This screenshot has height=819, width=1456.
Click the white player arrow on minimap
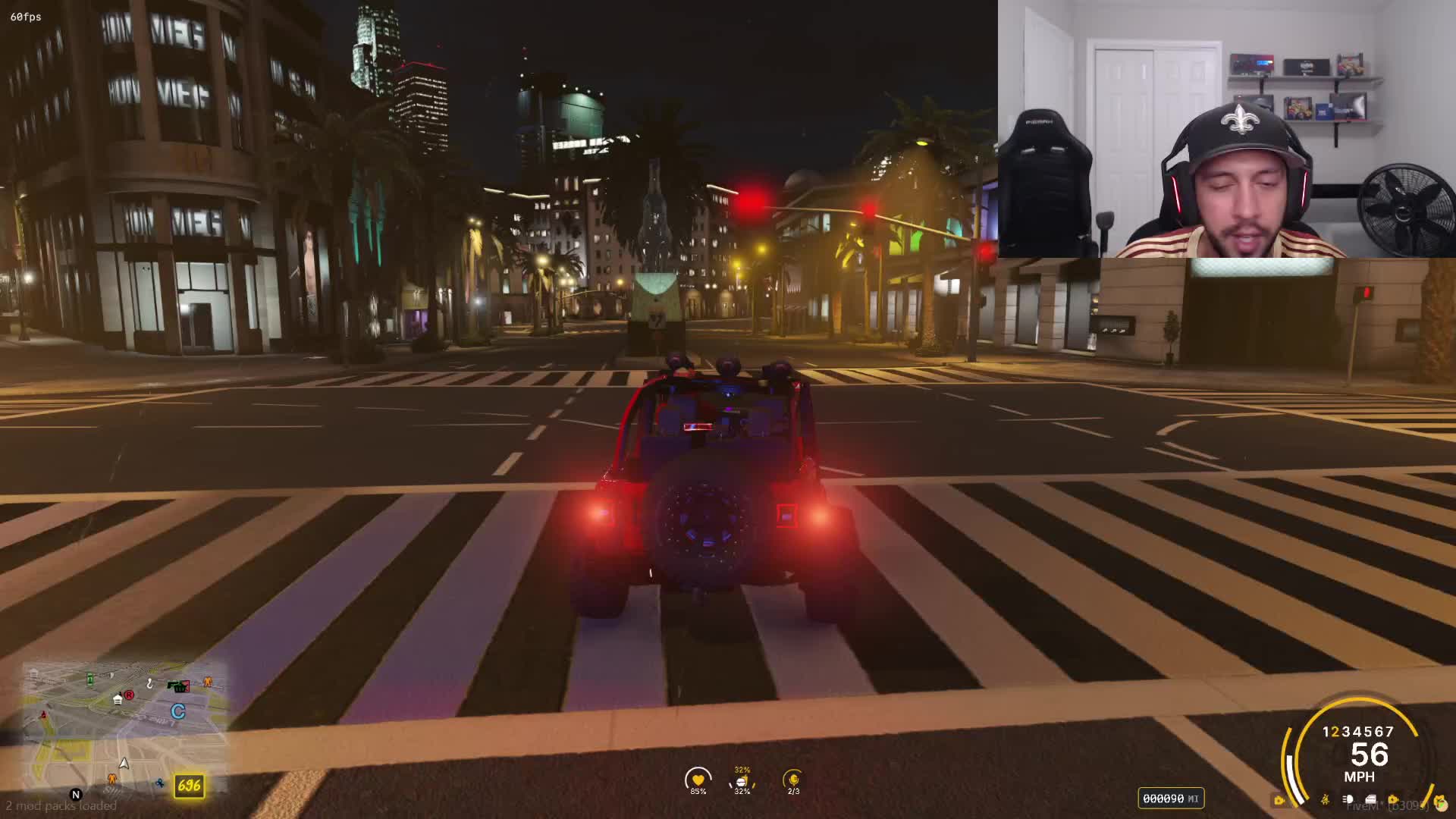click(124, 763)
